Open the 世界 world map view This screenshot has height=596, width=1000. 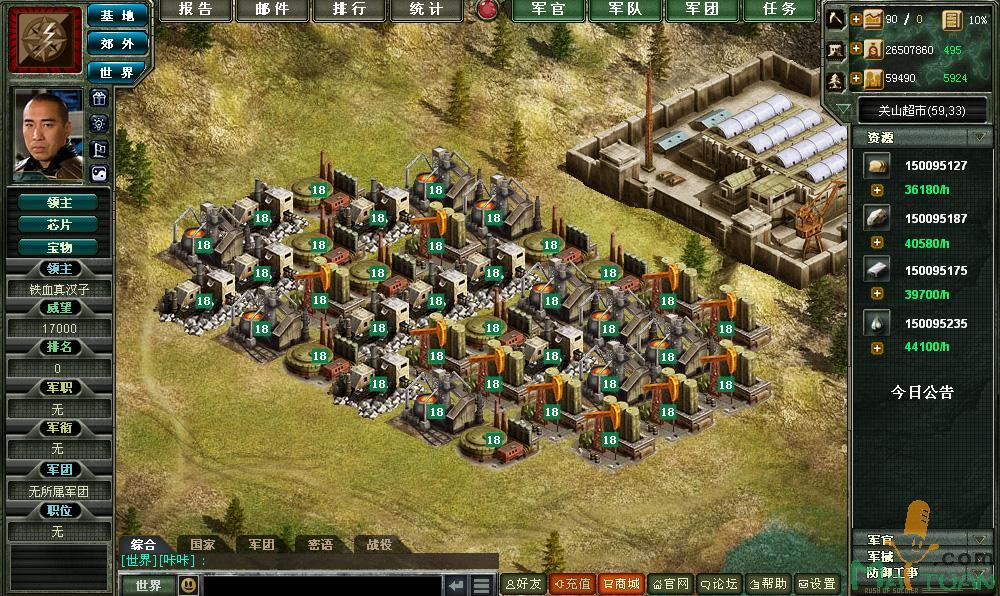117,72
